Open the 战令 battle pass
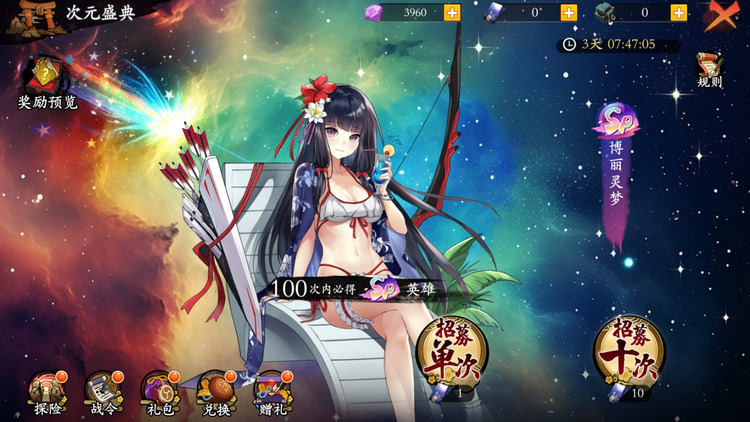Image resolution: width=750 pixels, height=422 pixels. (x=102, y=391)
